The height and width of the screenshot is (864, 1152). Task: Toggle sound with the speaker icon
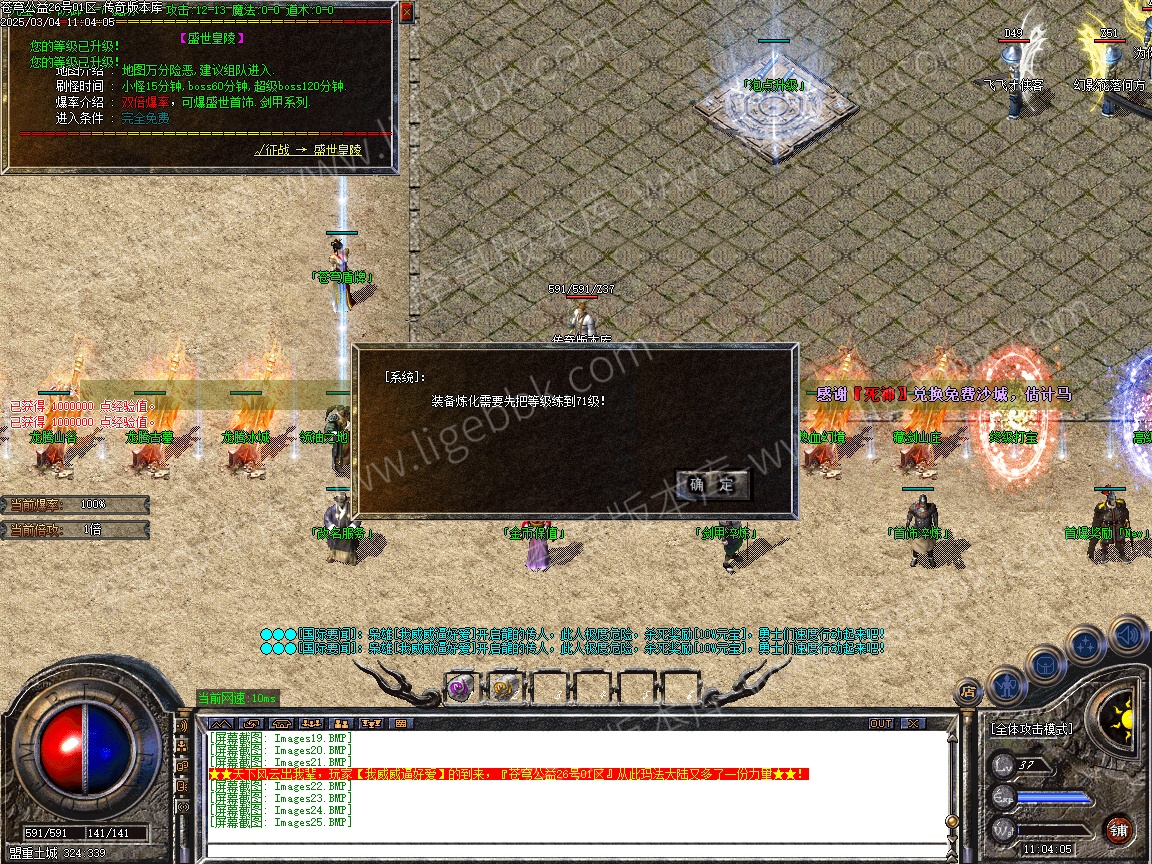1127,635
